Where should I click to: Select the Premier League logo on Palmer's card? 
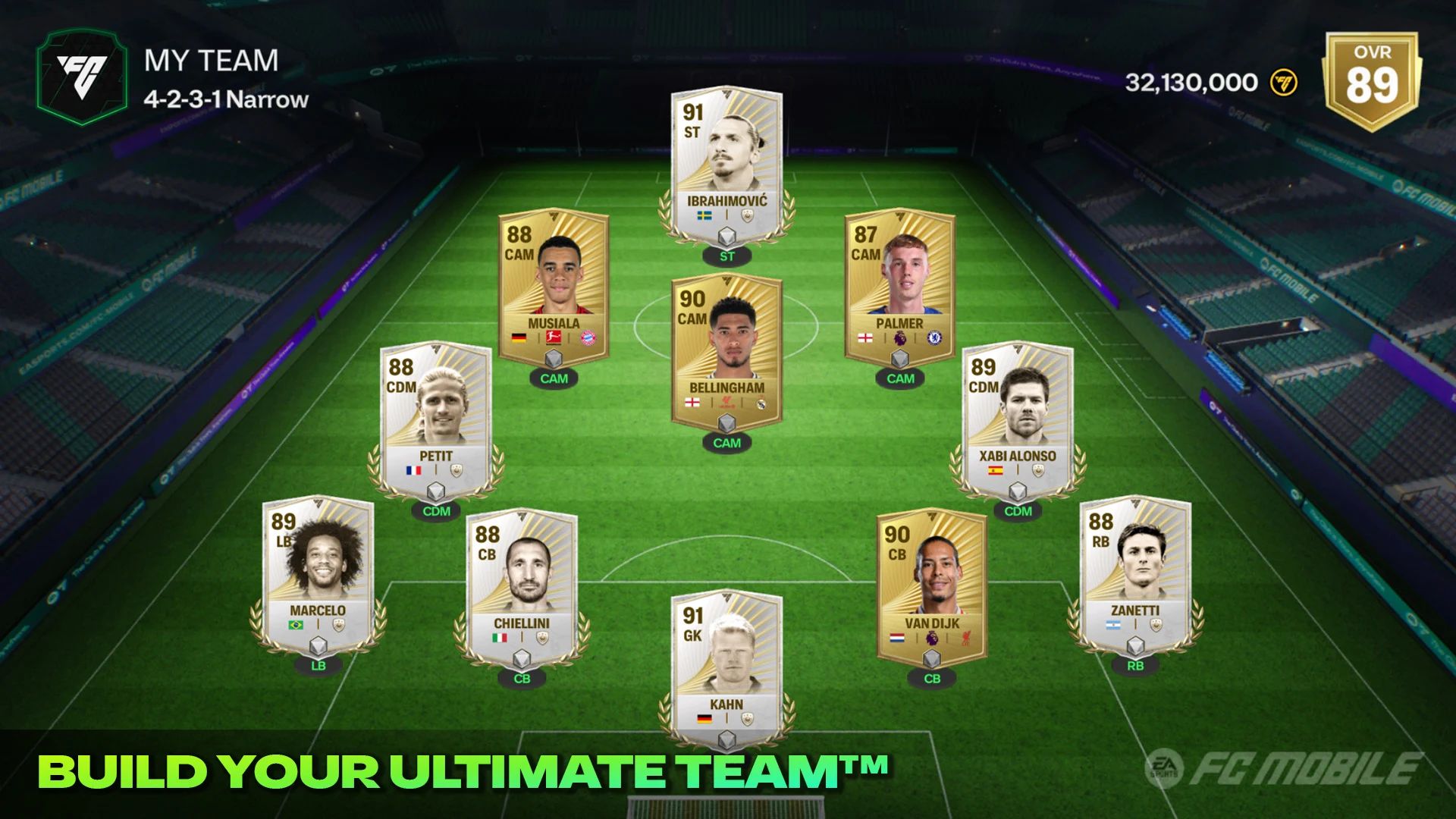[899, 338]
